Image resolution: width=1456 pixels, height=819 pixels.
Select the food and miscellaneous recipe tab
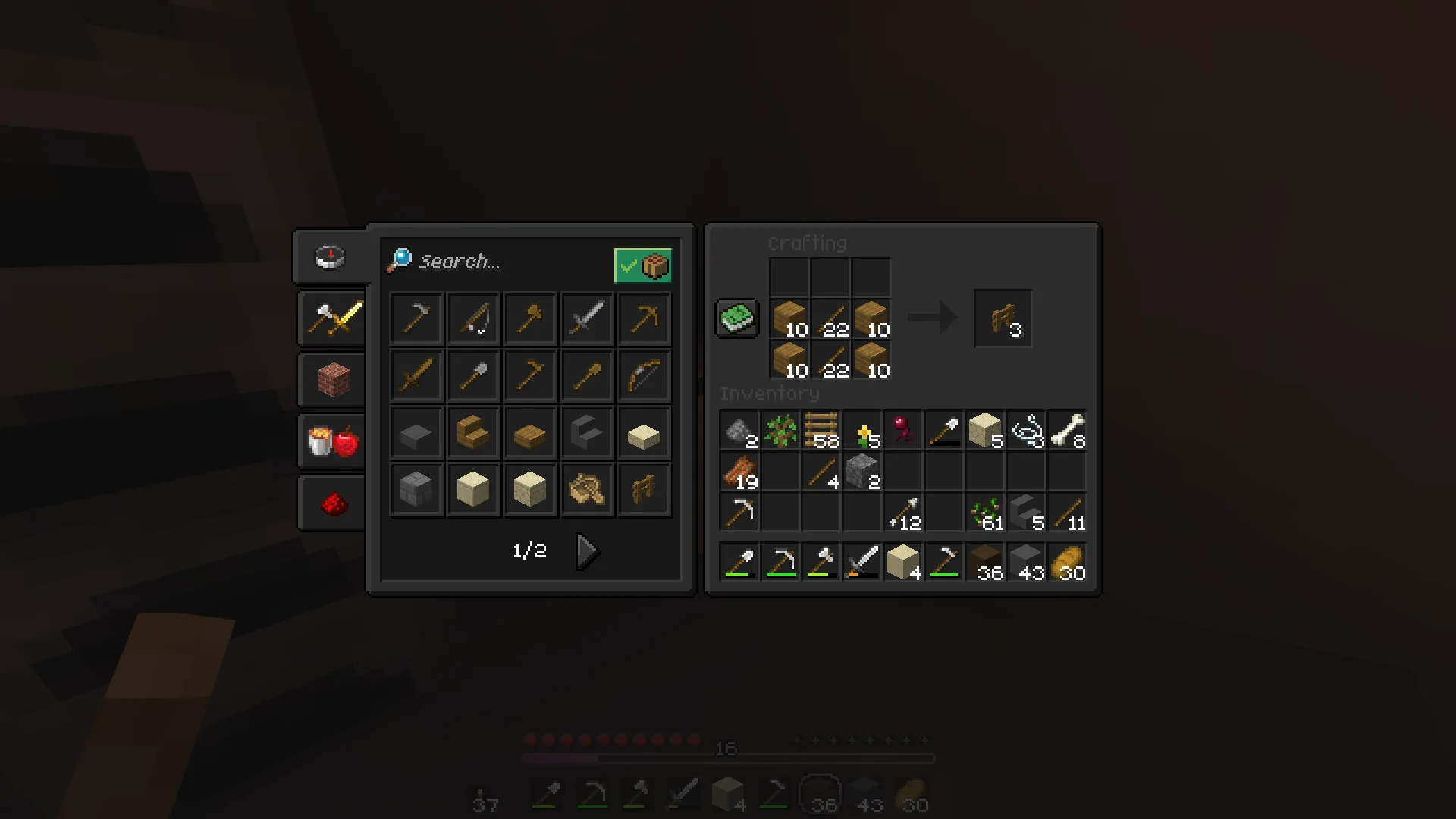pyautogui.click(x=333, y=441)
